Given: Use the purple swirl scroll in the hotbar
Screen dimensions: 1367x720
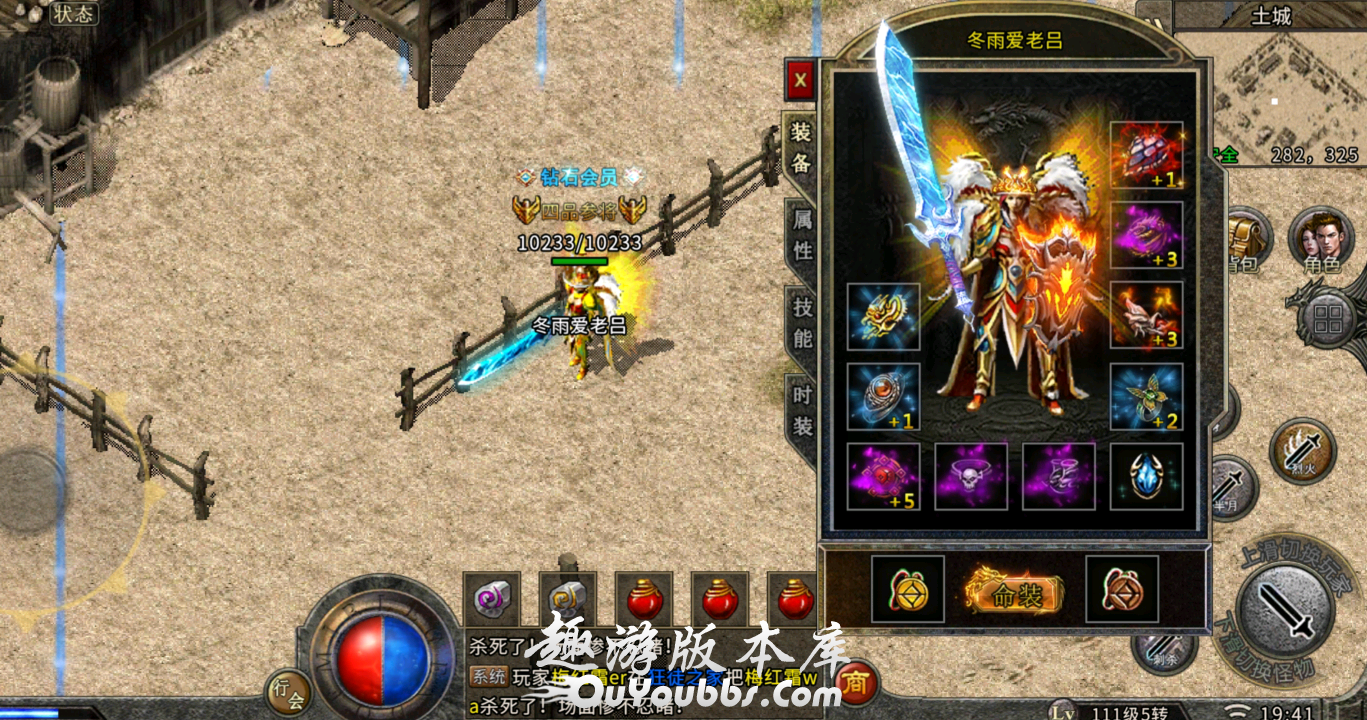Looking at the screenshot, I should click(491, 600).
